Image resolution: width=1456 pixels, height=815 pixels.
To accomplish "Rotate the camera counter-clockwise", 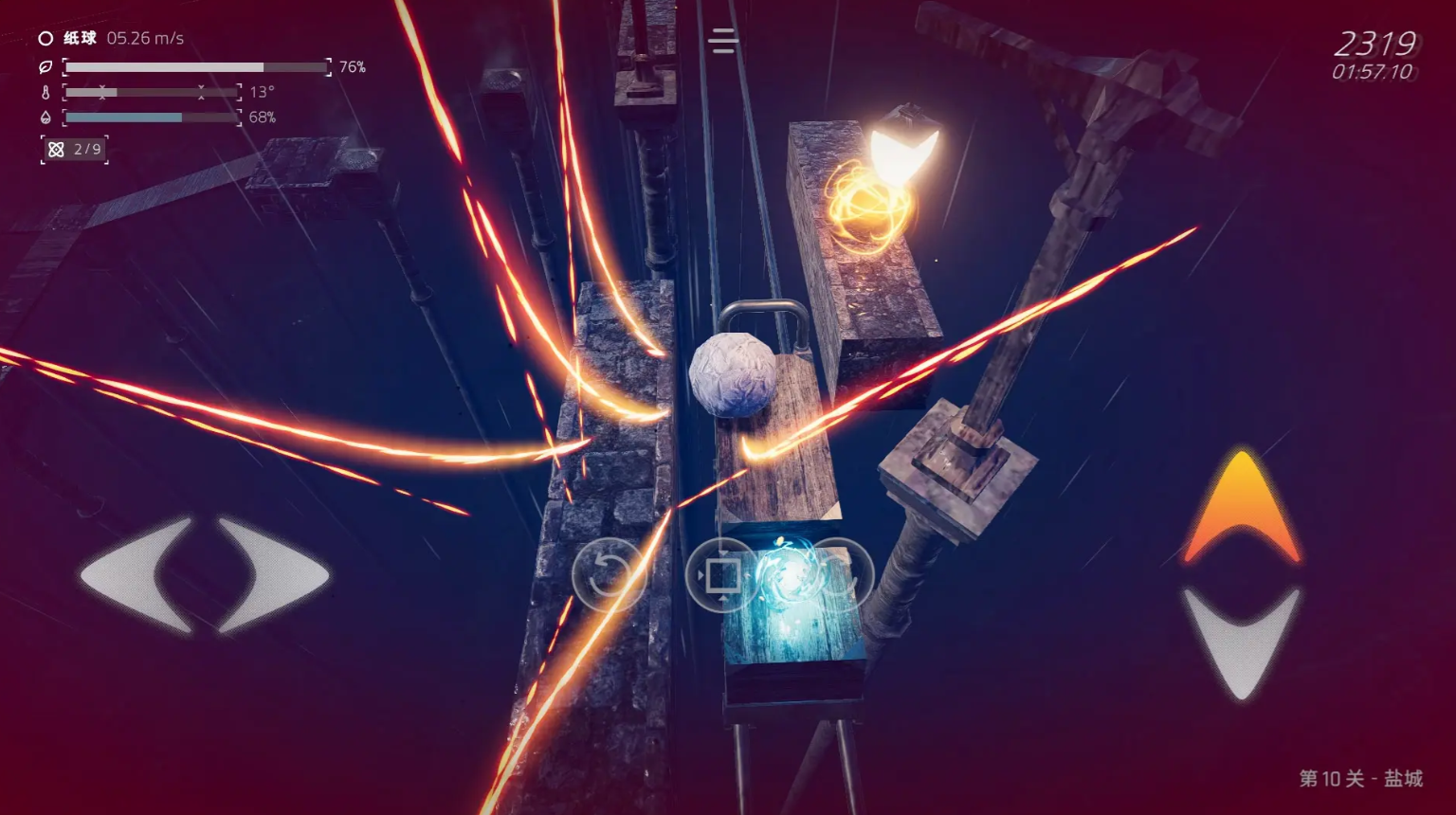I will coord(608,574).
